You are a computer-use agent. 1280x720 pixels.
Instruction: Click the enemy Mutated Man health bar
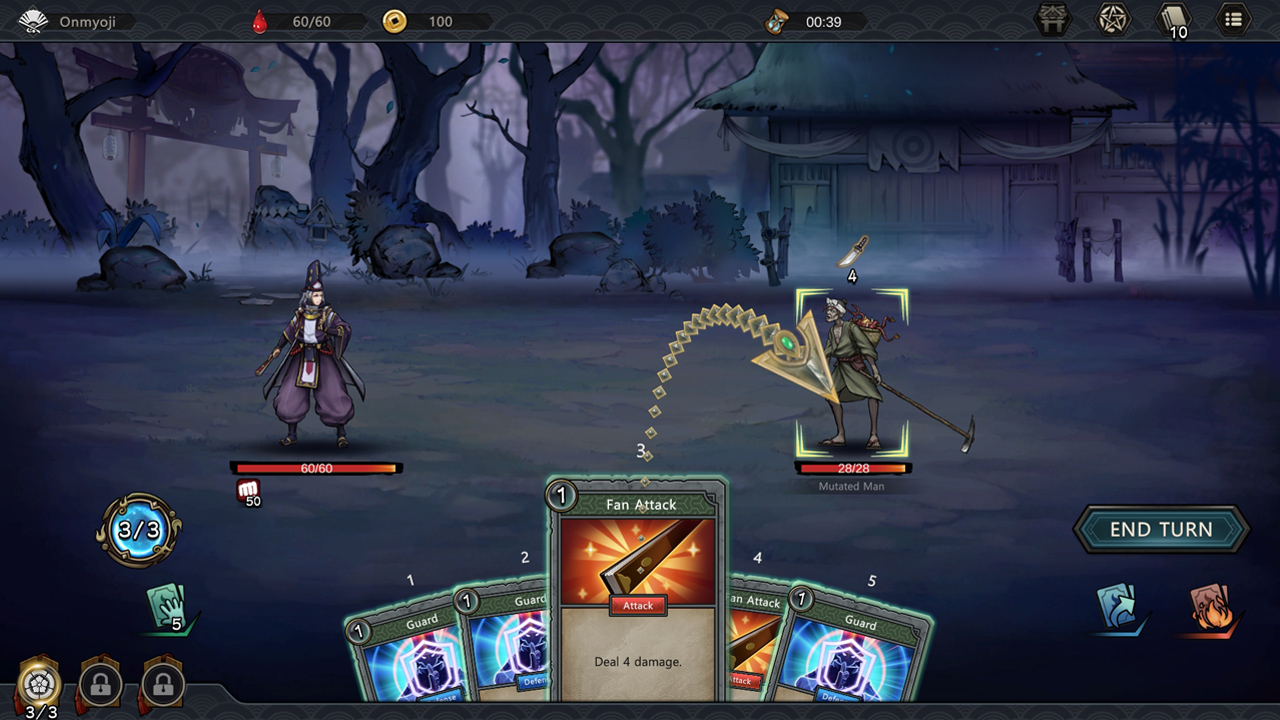(853, 466)
